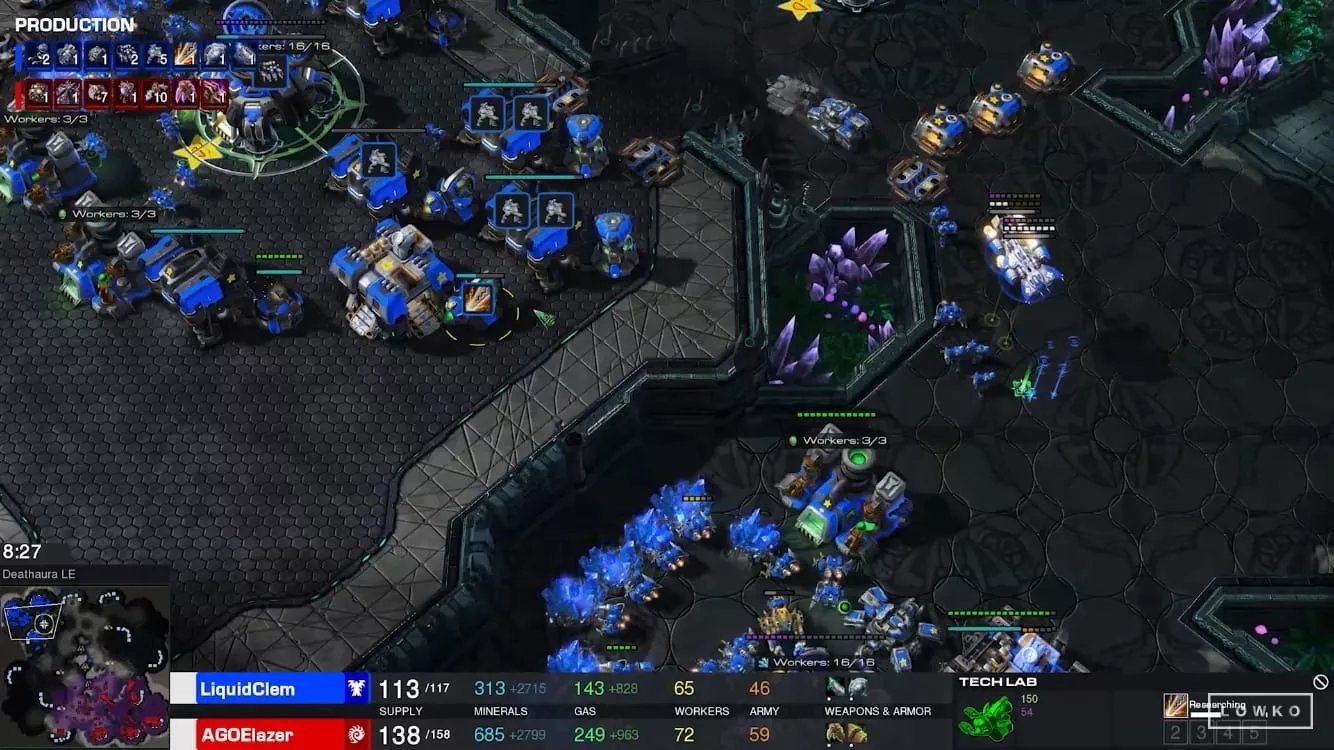
Task: Choose command slot number 3
Action: [1202, 733]
